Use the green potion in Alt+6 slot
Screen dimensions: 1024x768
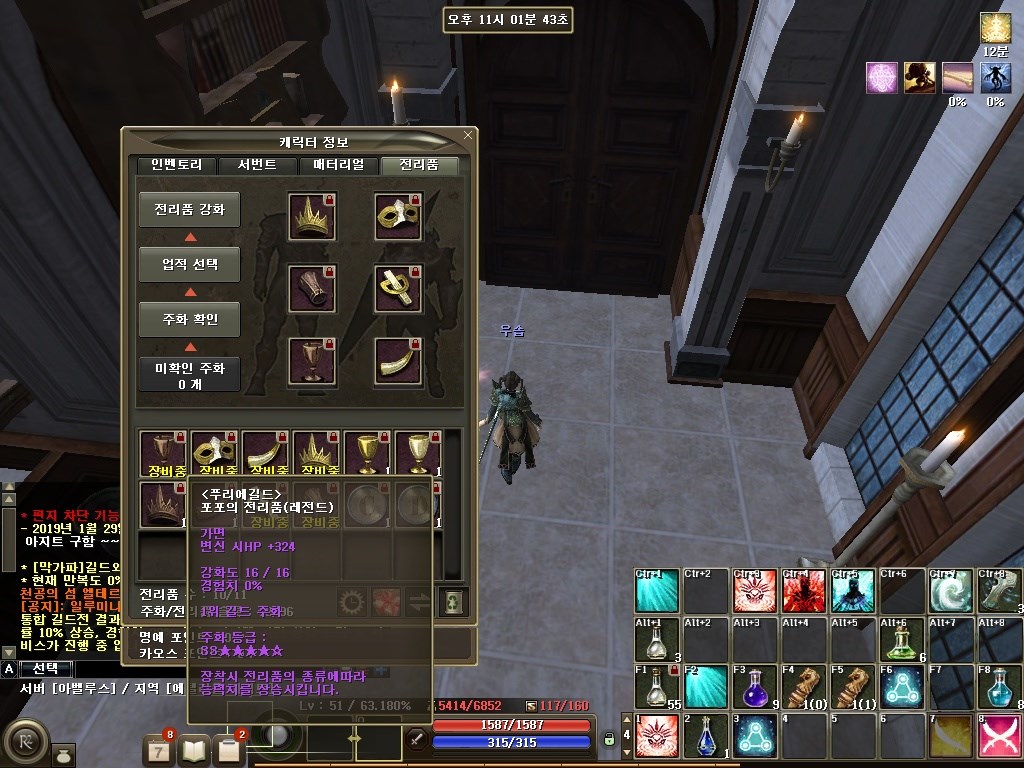tap(901, 640)
